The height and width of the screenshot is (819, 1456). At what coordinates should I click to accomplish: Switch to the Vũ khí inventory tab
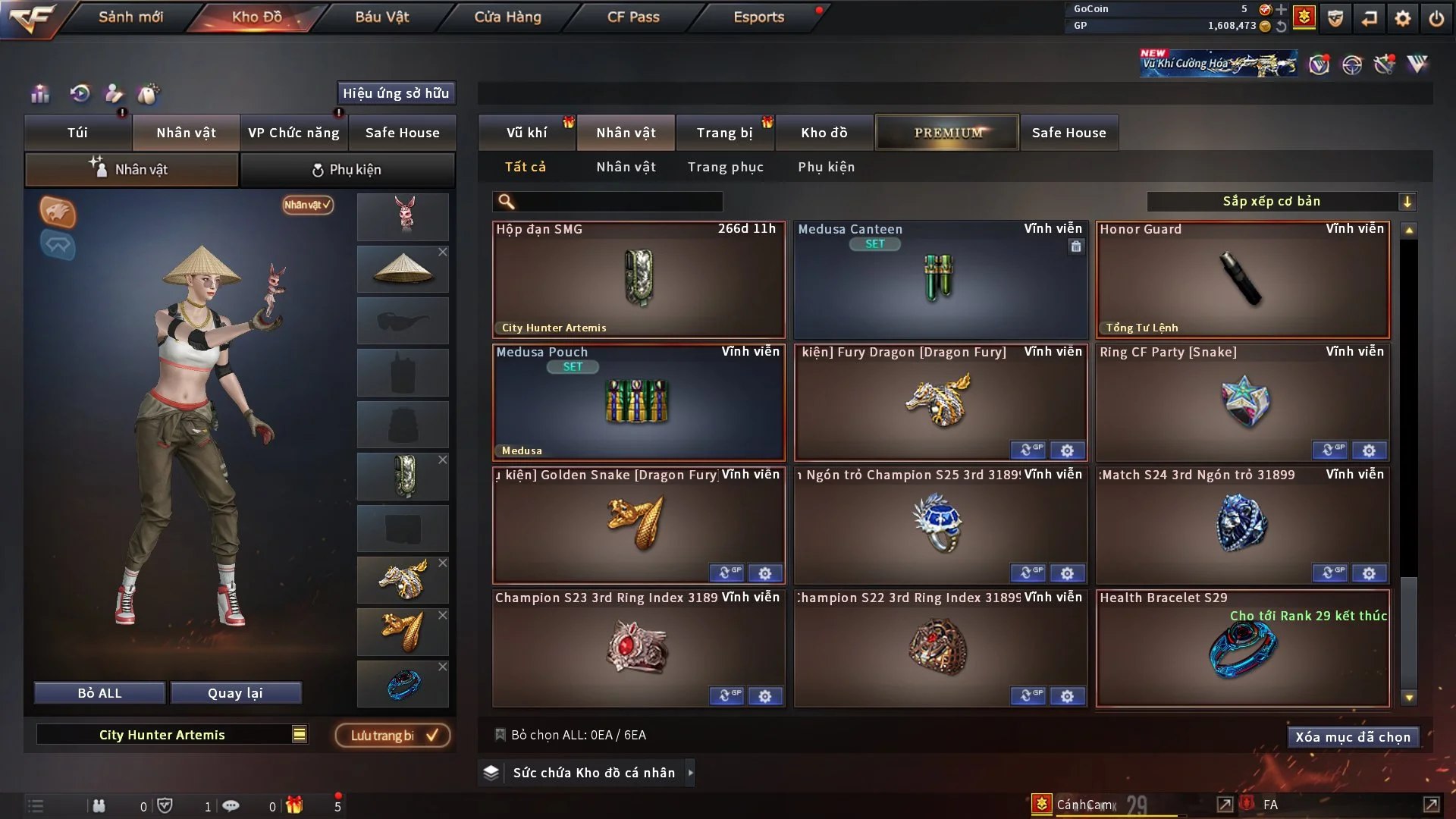click(526, 133)
